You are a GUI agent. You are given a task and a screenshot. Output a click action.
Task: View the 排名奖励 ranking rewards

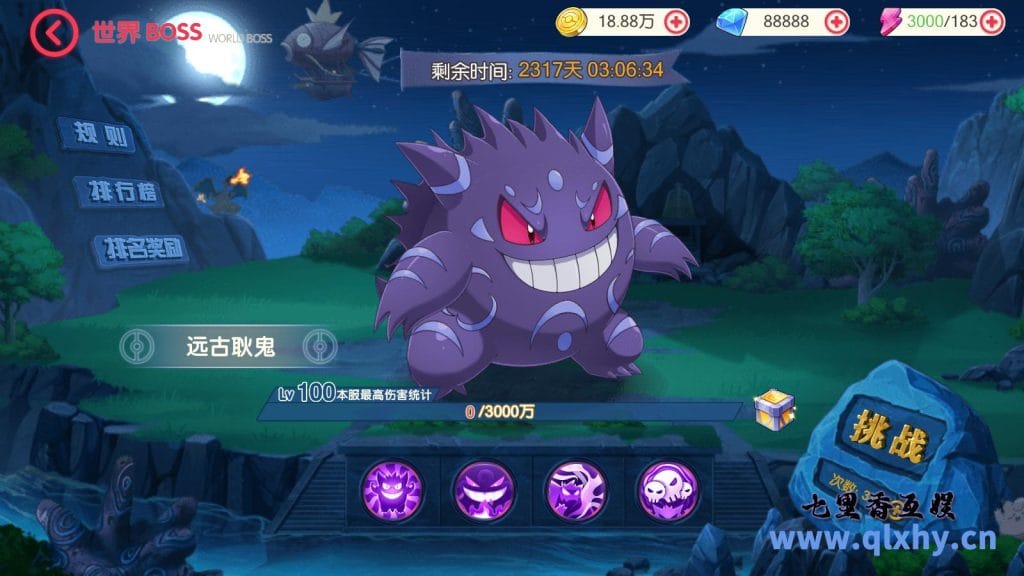pyautogui.click(x=139, y=248)
